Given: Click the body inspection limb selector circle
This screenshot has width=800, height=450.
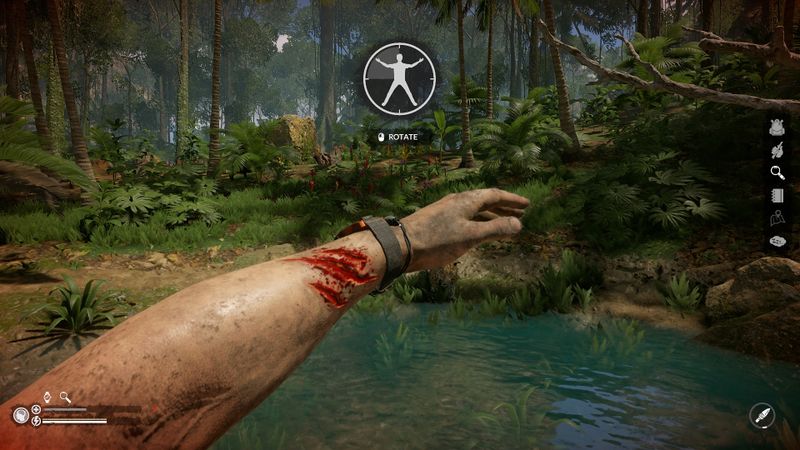Looking at the screenshot, I should click(399, 77).
